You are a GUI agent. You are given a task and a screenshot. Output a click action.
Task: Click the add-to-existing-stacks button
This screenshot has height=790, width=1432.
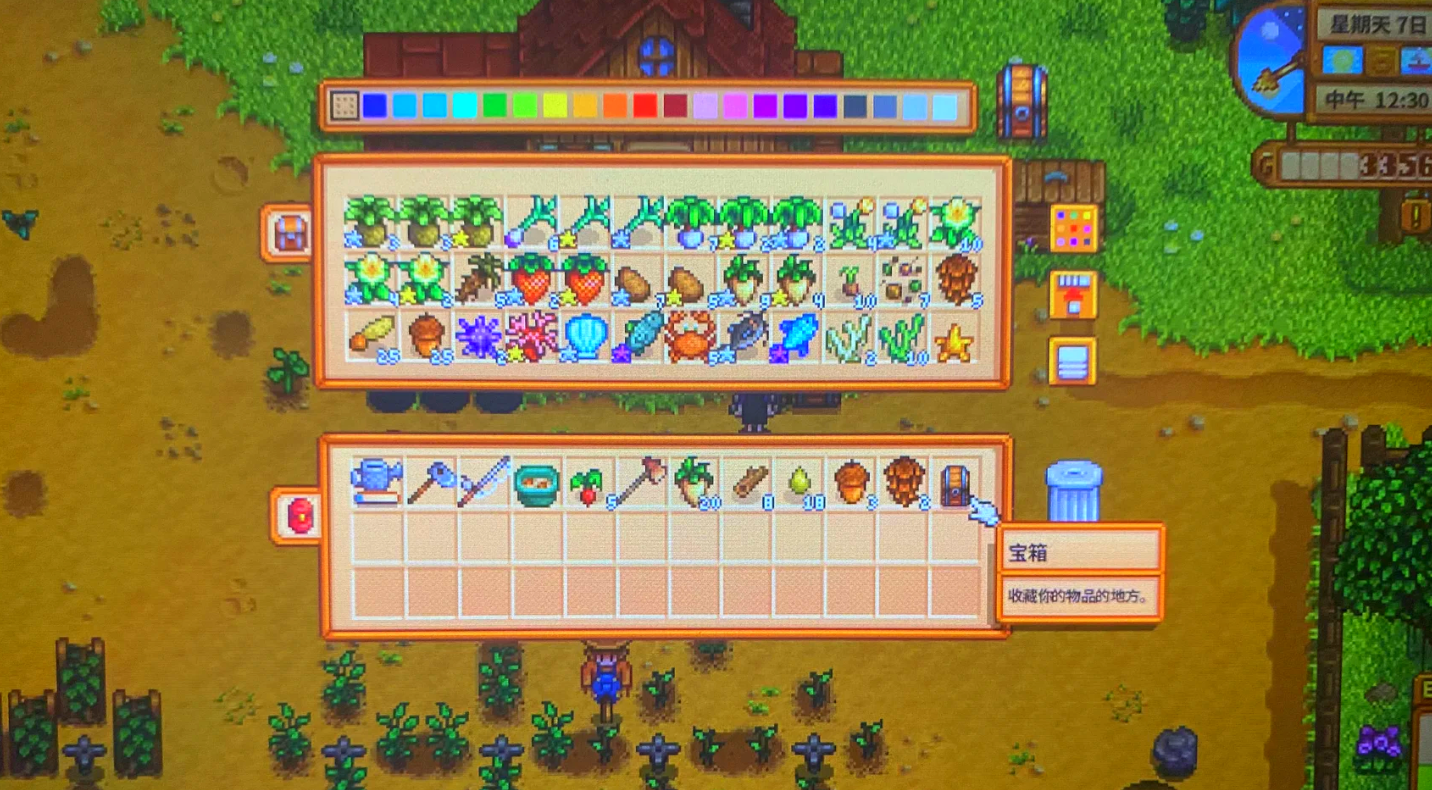[1072, 295]
